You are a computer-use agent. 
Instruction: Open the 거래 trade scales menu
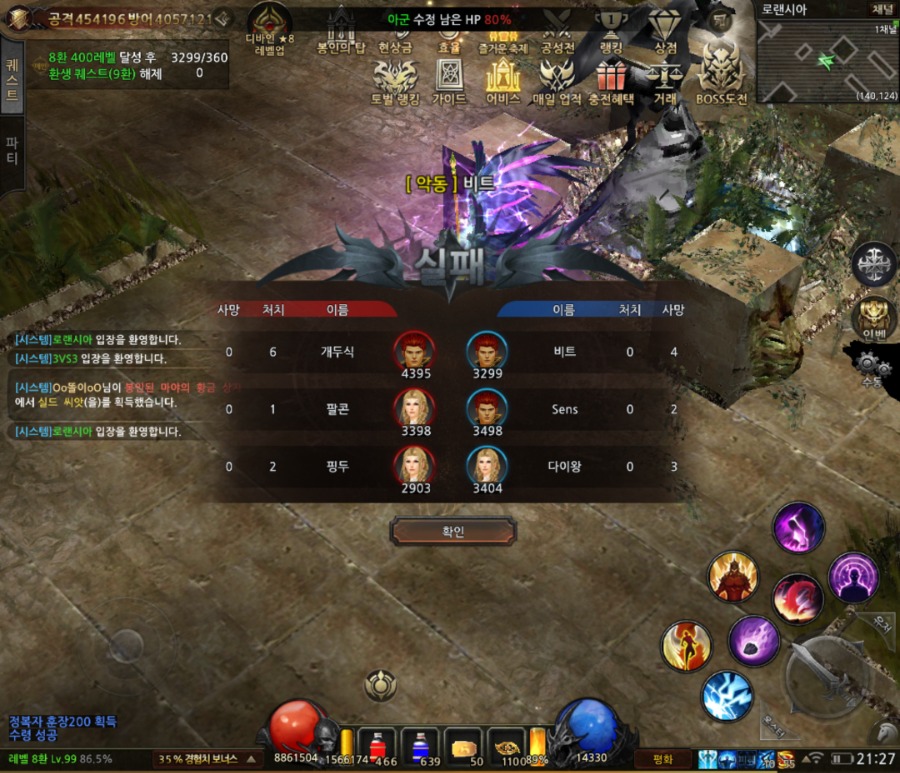663,79
